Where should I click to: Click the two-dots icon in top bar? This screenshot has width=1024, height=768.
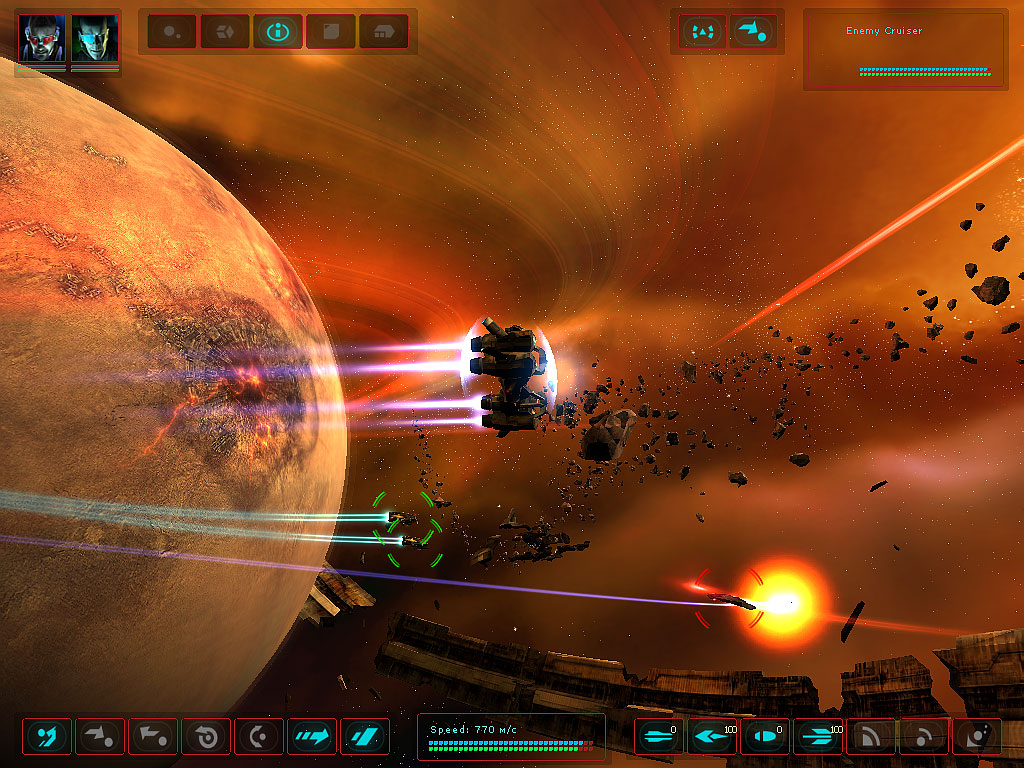pos(172,32)
